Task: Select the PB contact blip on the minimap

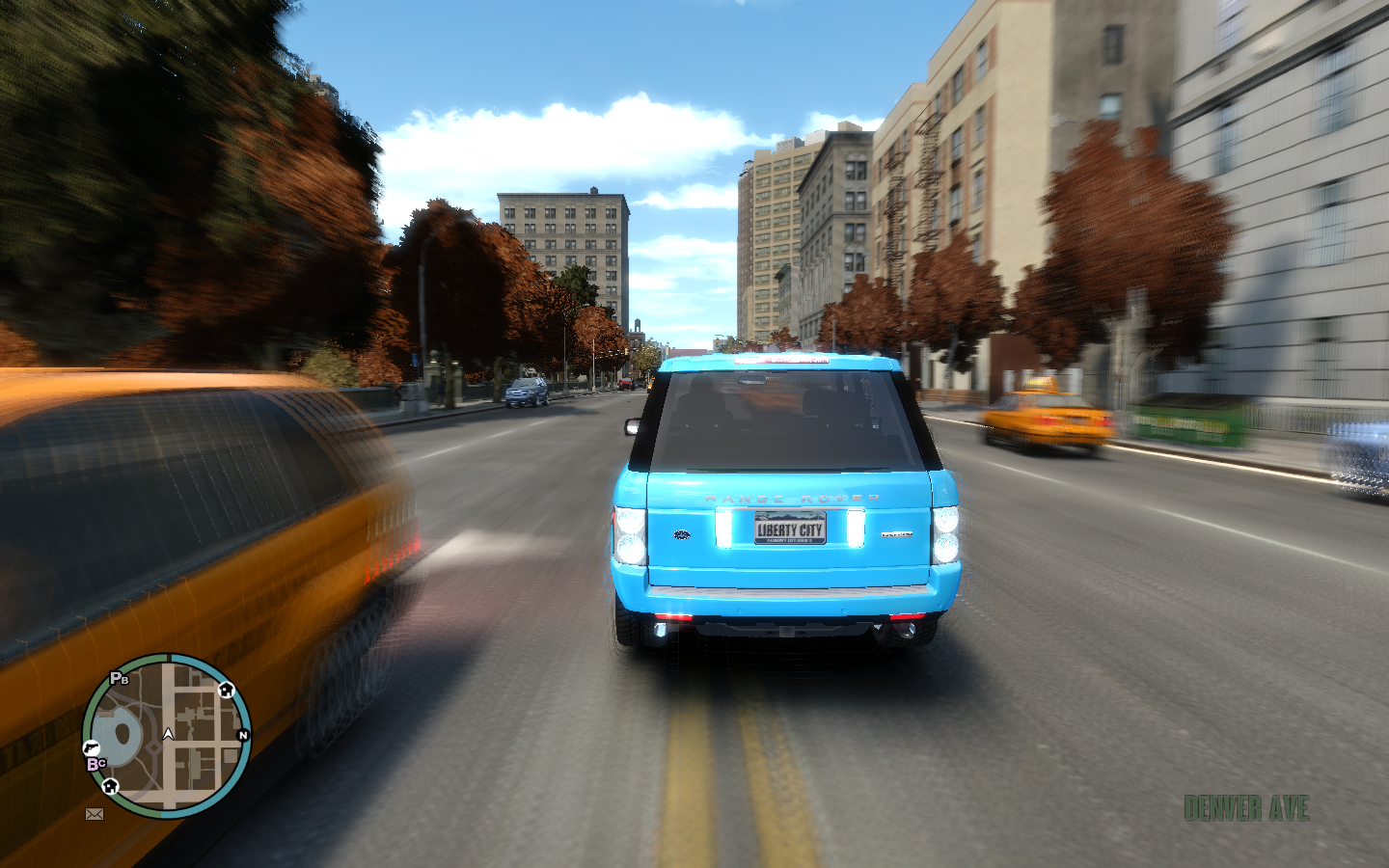Action: pyautogui.click(x=117, y=677)
